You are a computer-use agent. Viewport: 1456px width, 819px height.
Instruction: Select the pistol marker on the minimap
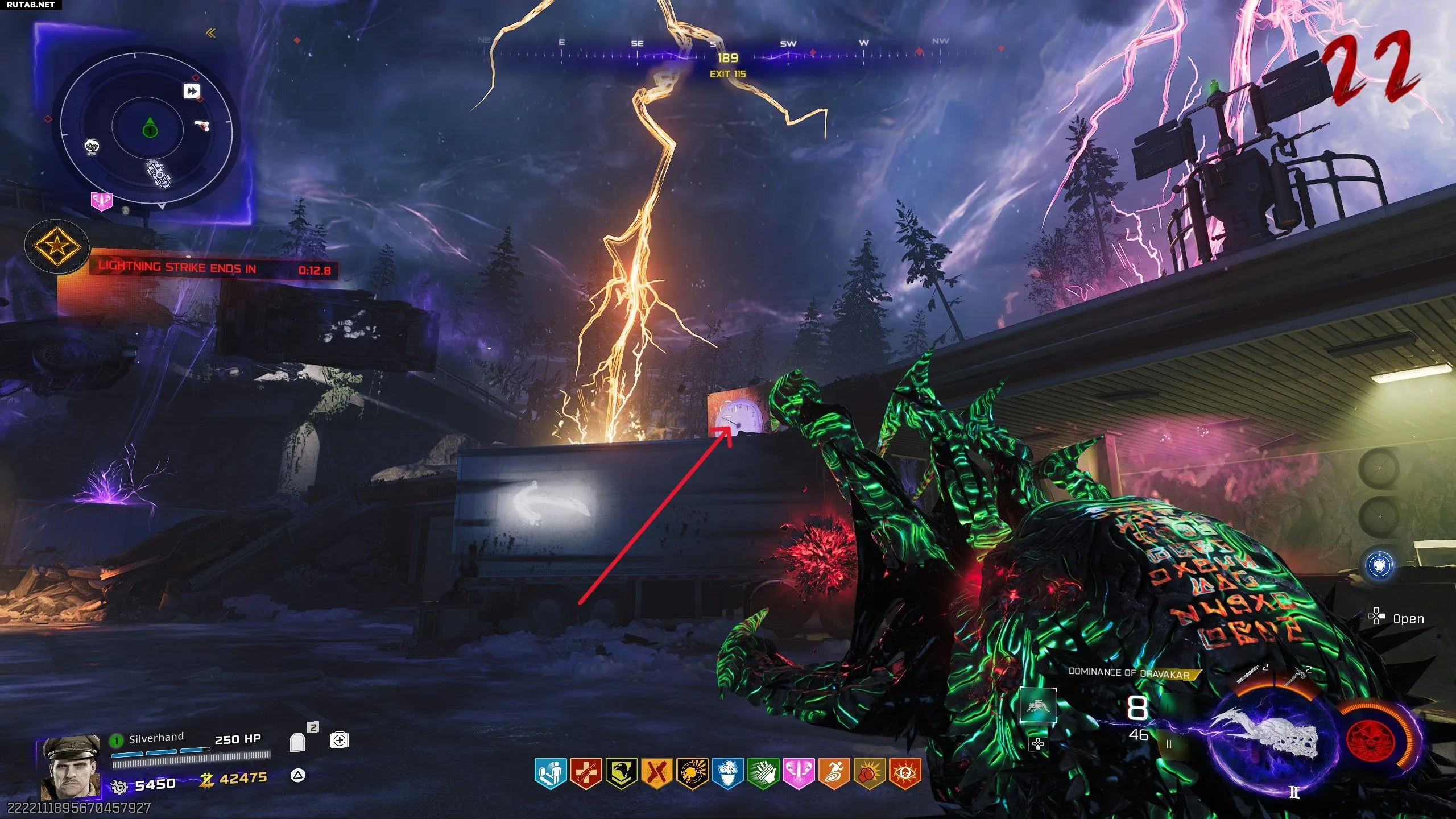202,125
